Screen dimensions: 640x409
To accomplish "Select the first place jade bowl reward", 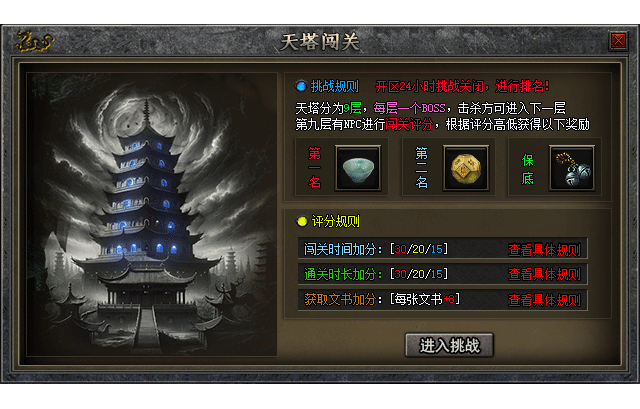I will pyautogui.click(x=358, y=168).
